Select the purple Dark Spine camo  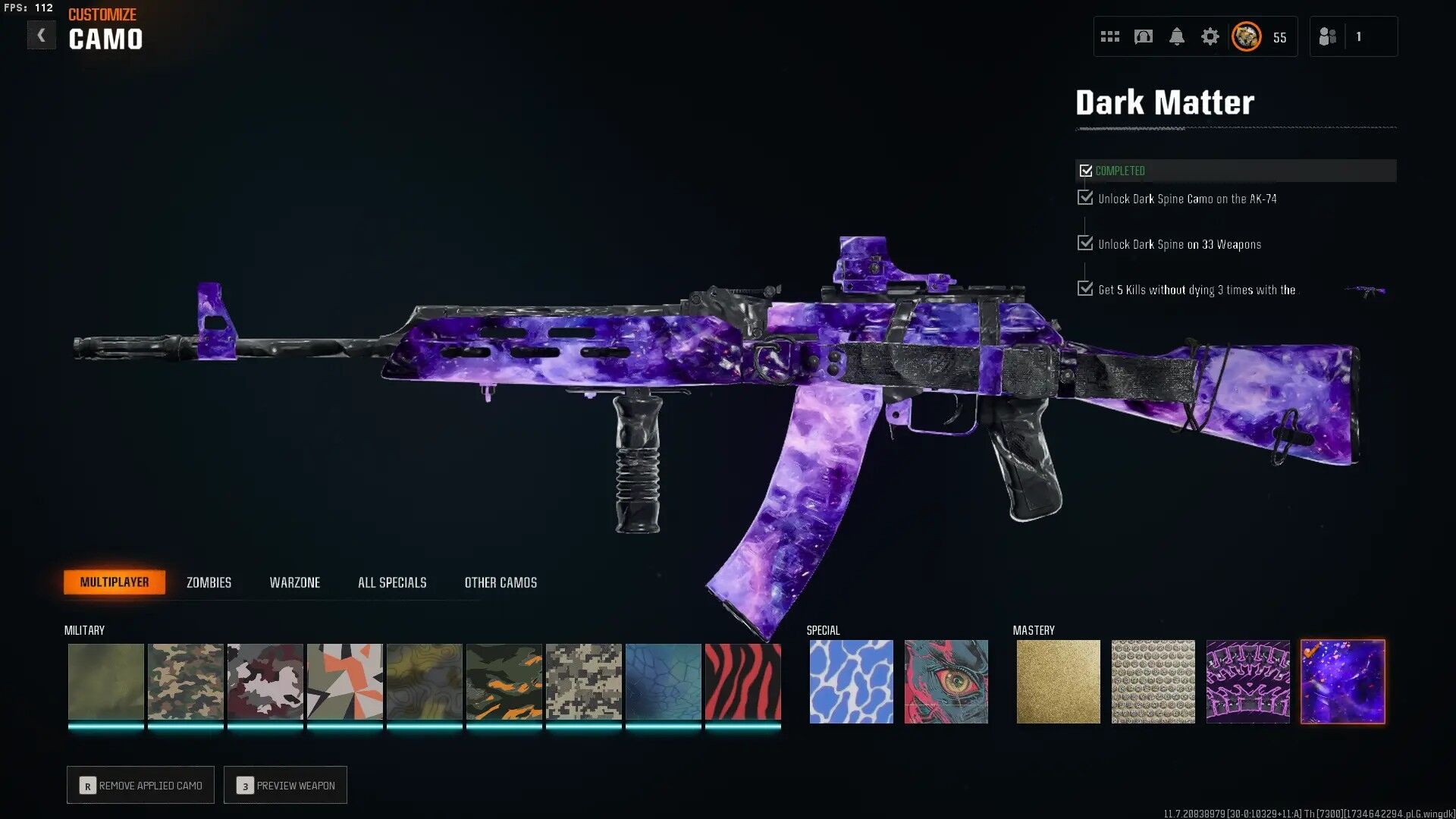tap(1247, 682)
